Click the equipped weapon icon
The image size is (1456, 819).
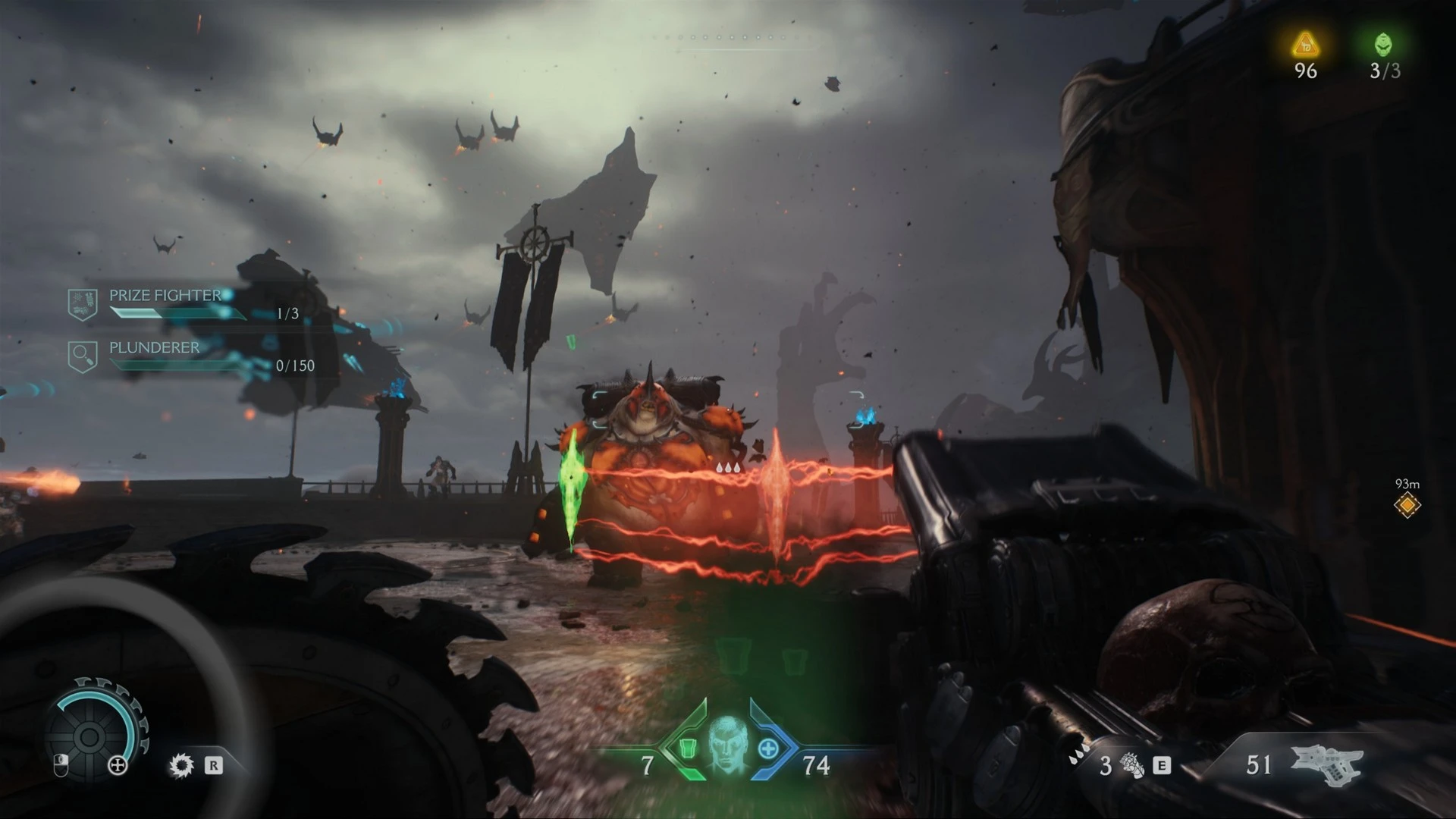[x=1326, y=763]
